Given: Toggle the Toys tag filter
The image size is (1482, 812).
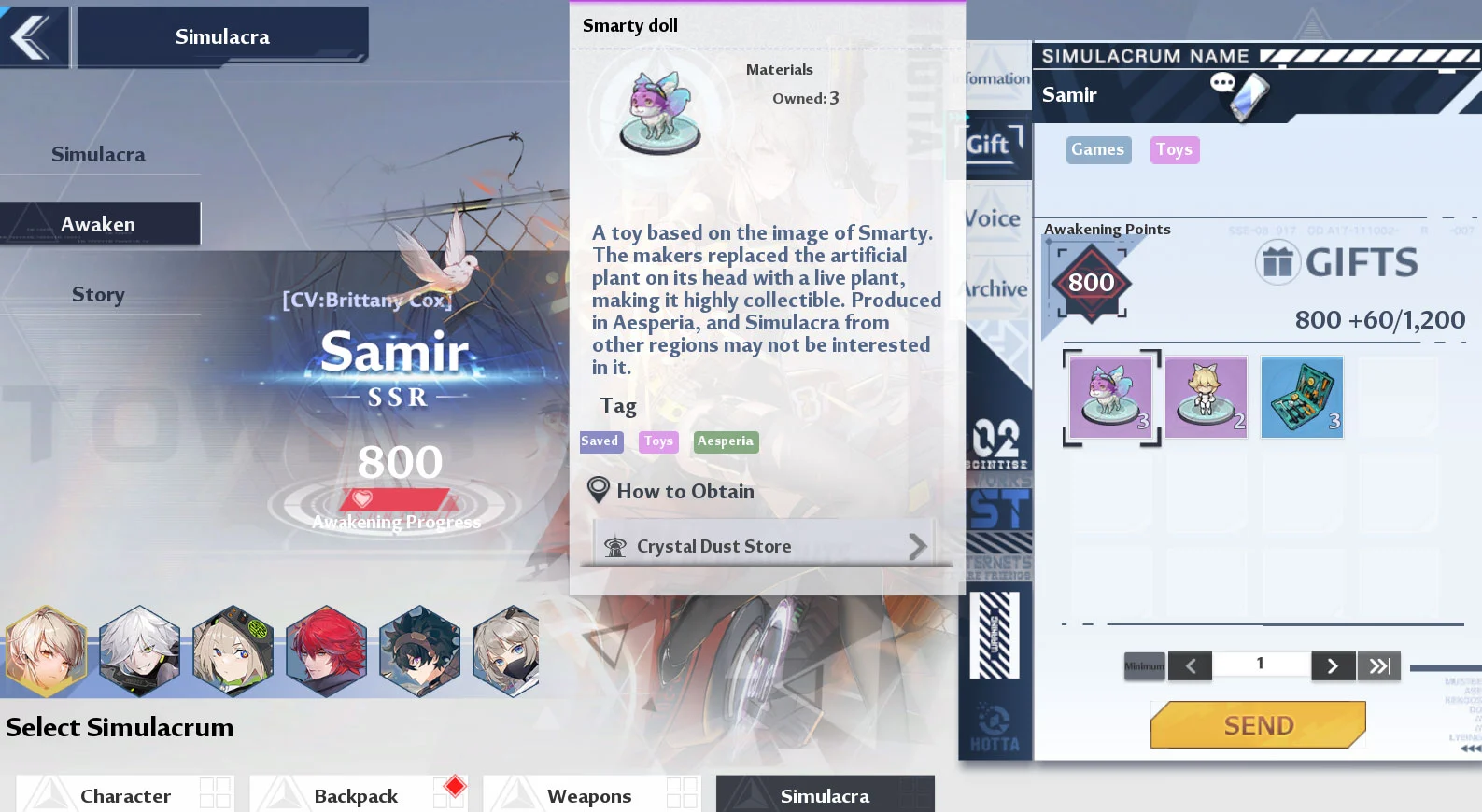Looking at the screenshot, I should tap(657, 441).
